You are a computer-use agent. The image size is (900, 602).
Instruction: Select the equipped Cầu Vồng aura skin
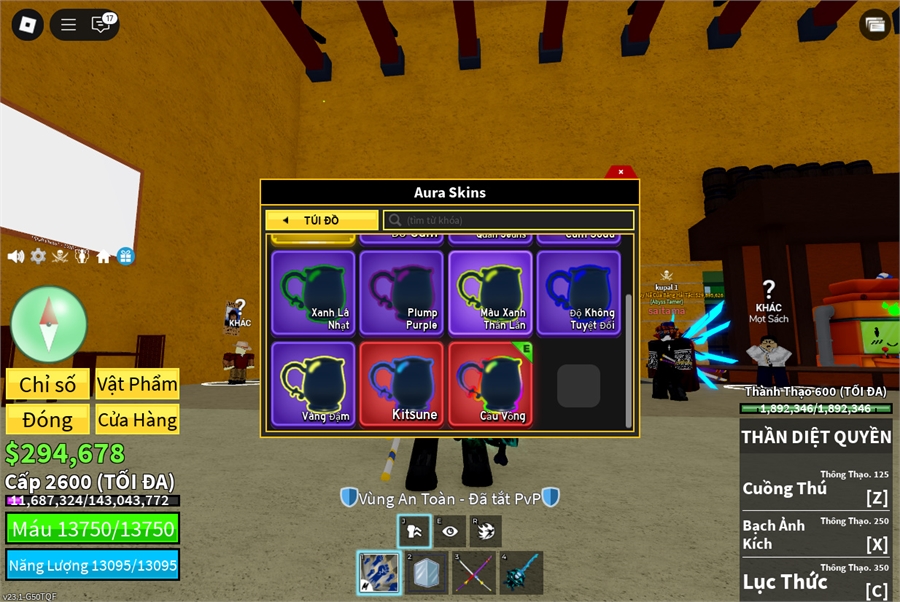coord(490,384)
